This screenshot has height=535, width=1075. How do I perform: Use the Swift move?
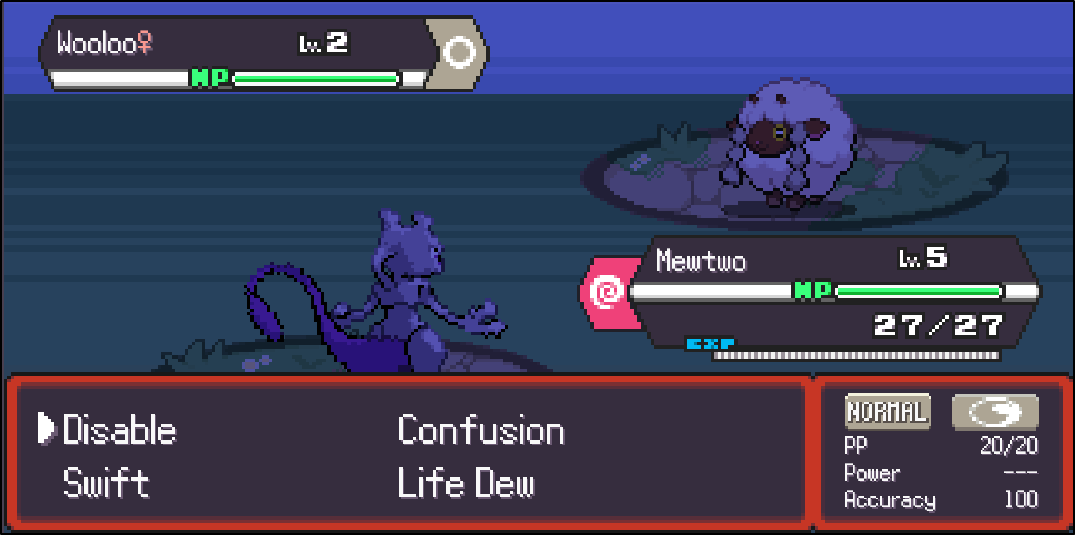coord(106,484)
